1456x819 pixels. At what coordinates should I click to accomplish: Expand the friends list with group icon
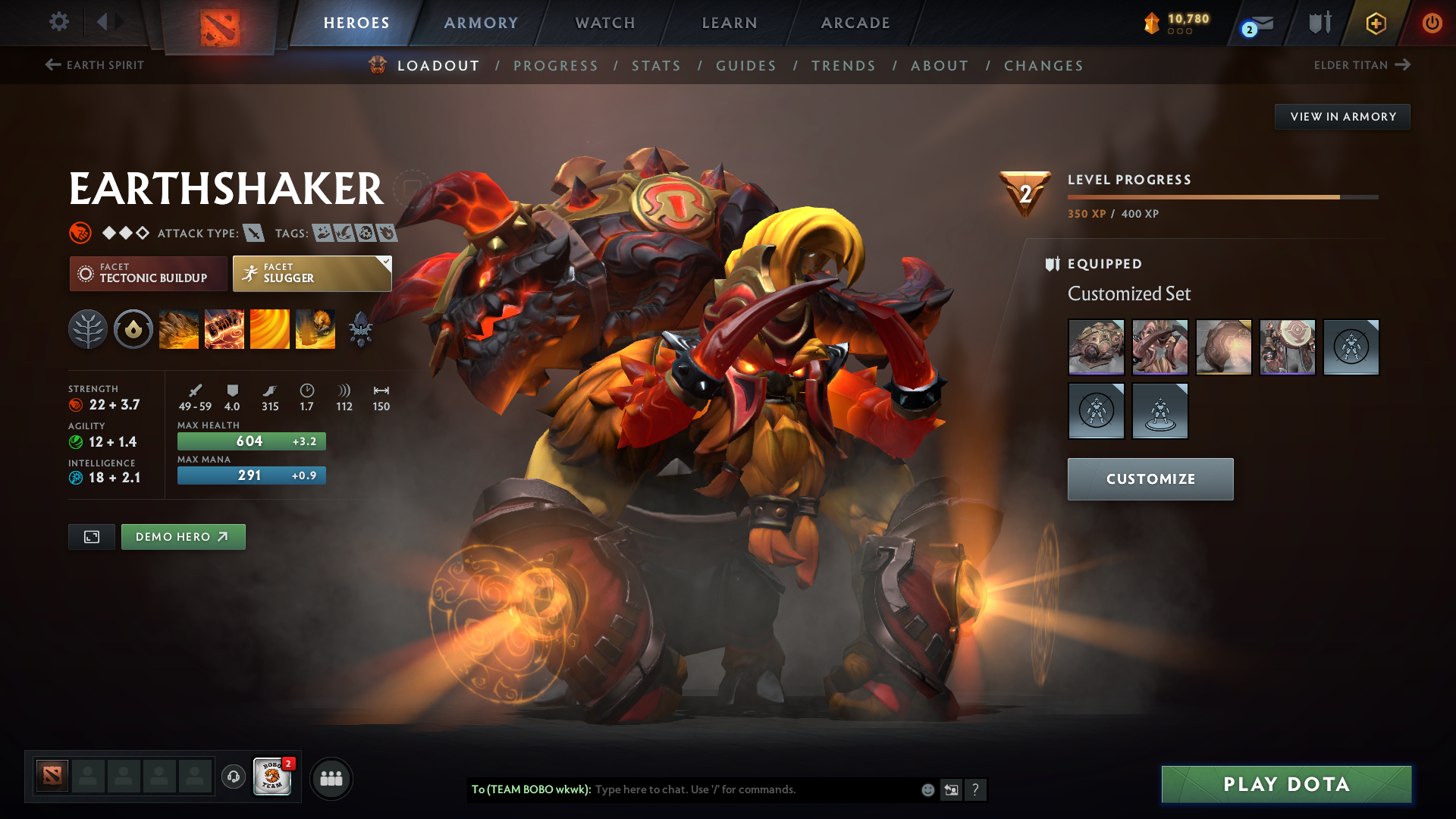tap(331, 777)
